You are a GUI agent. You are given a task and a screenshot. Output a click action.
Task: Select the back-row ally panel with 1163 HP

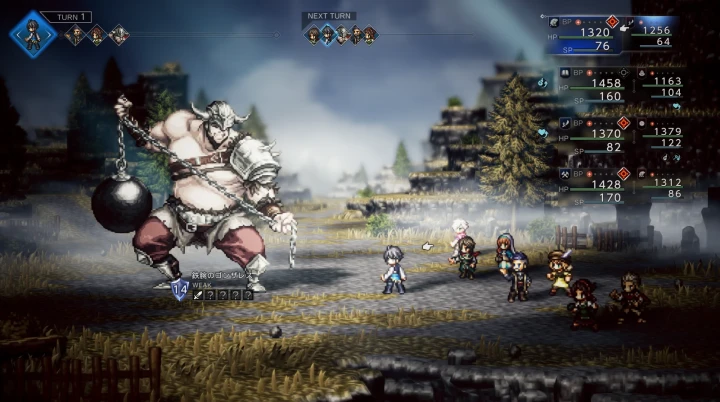coord(667,86)
